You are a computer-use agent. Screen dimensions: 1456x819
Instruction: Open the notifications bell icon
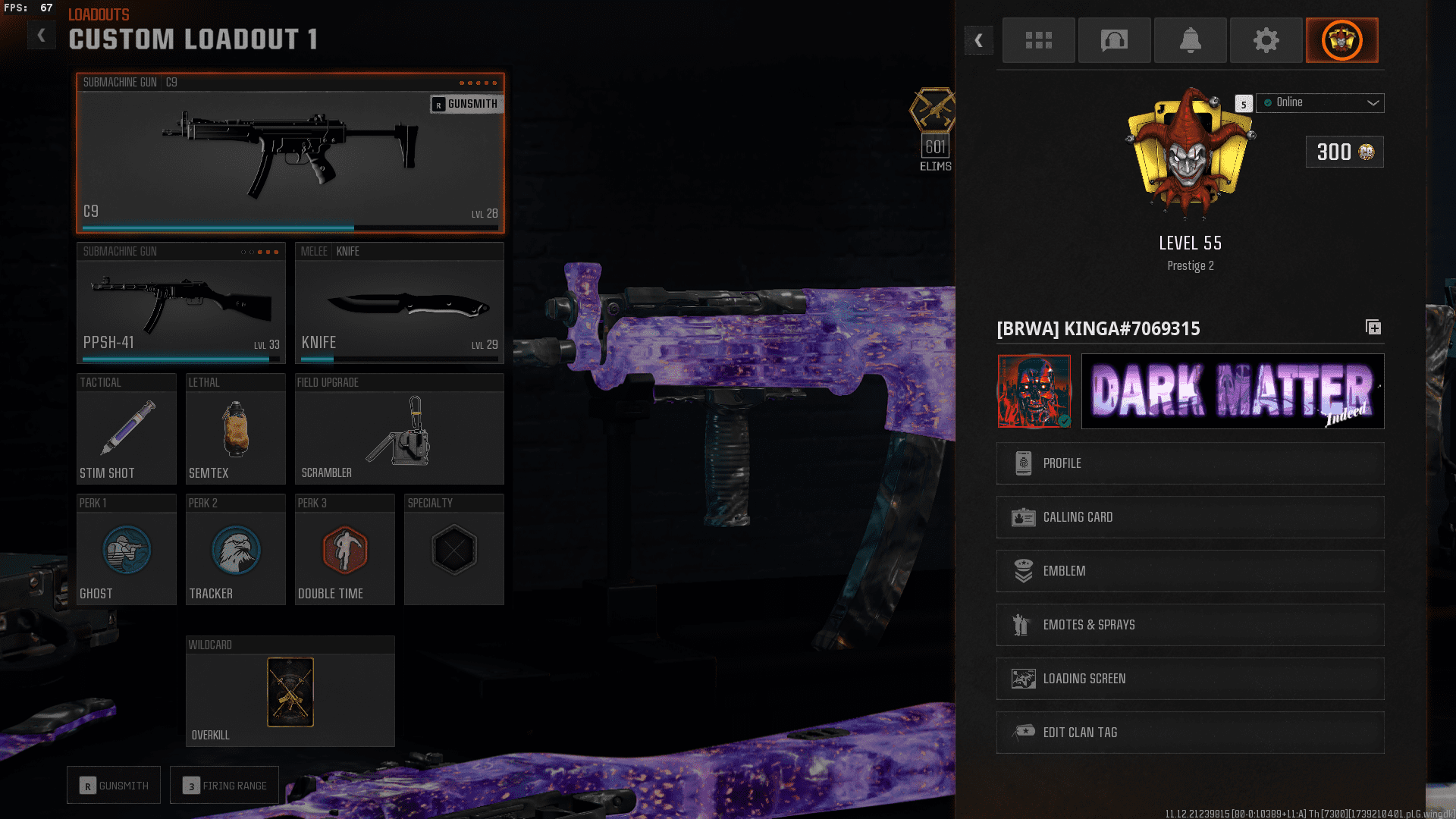(1190, 40)
